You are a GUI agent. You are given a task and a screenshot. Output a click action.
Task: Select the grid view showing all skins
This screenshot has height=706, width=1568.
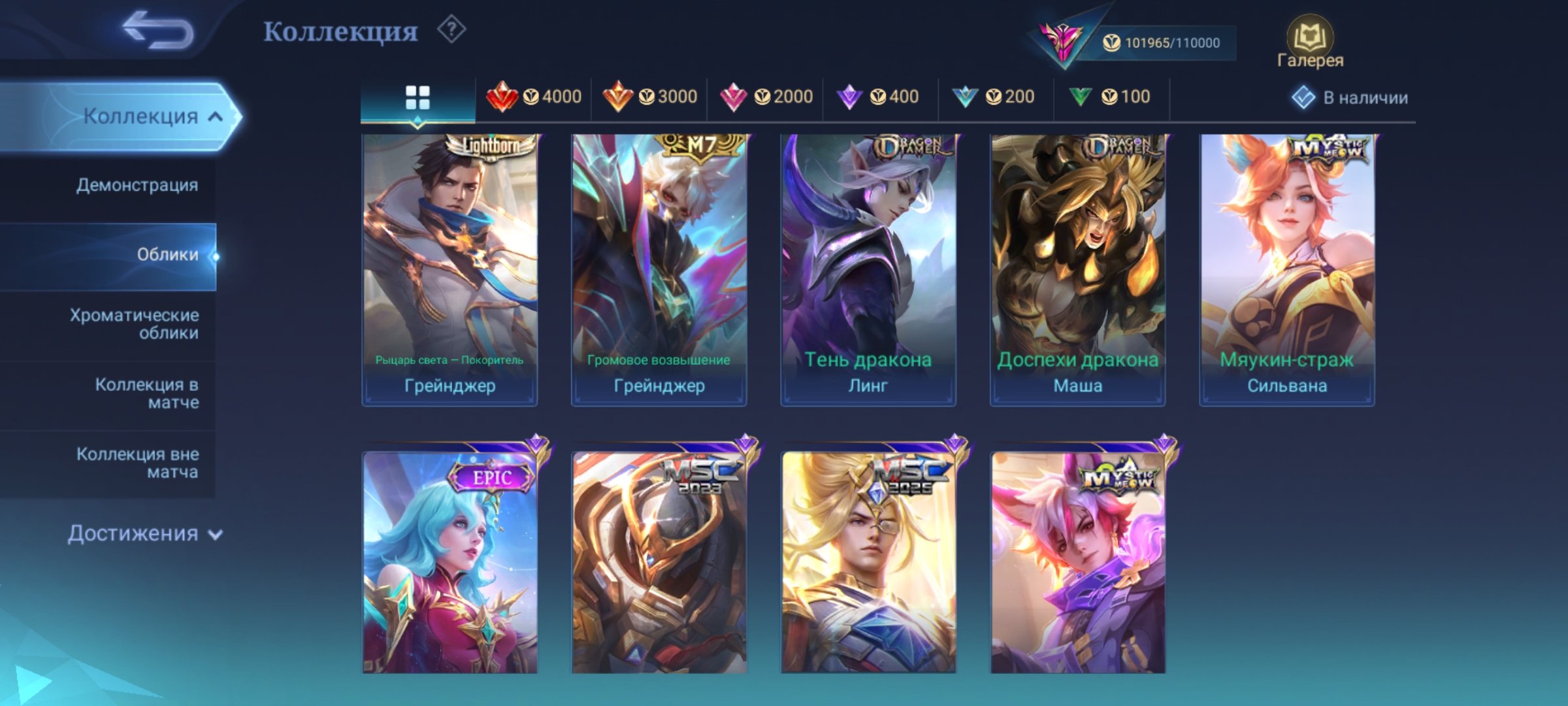(x=419, y=97)
